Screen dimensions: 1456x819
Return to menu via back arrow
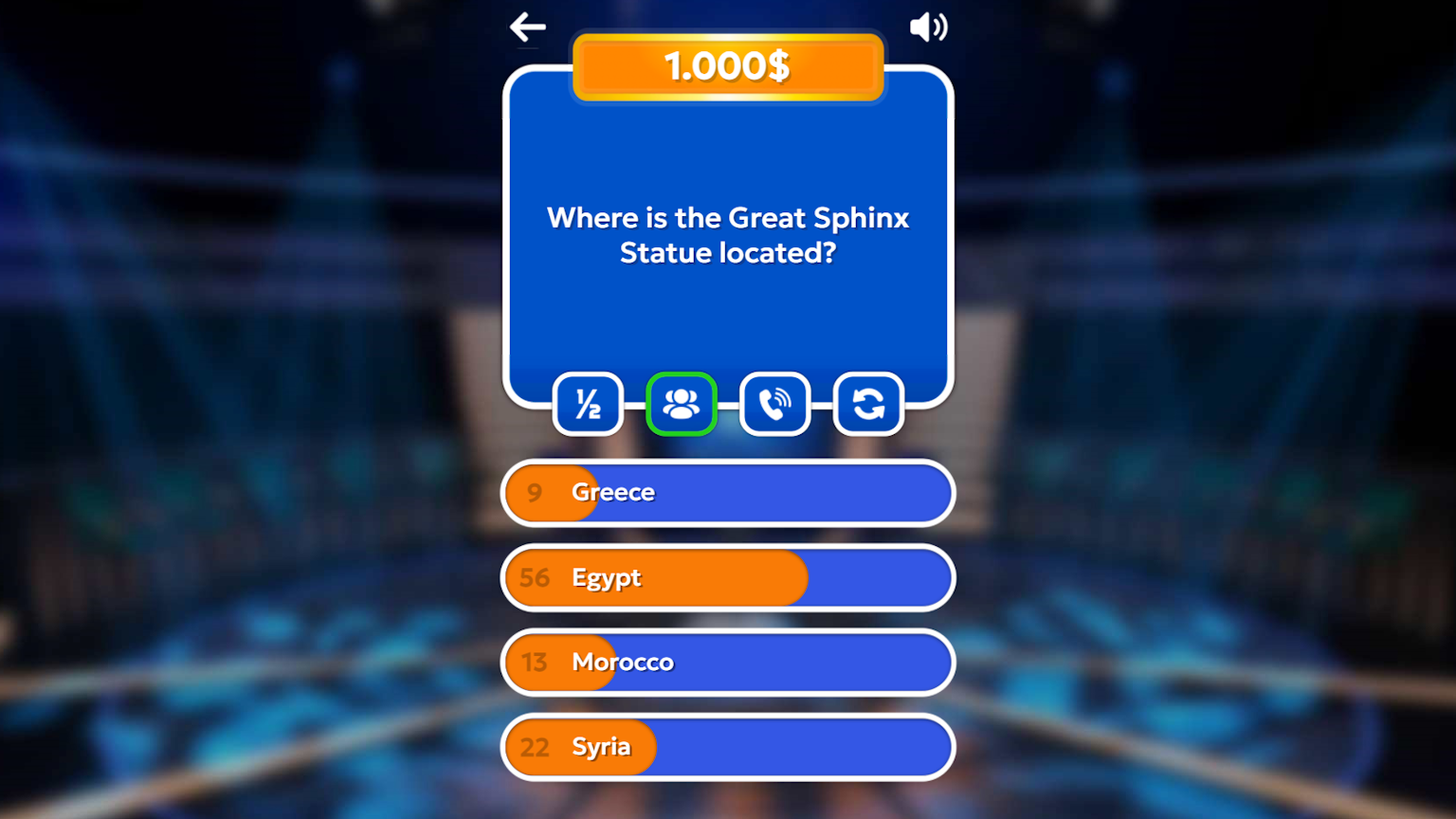click(x=528, y=27)
